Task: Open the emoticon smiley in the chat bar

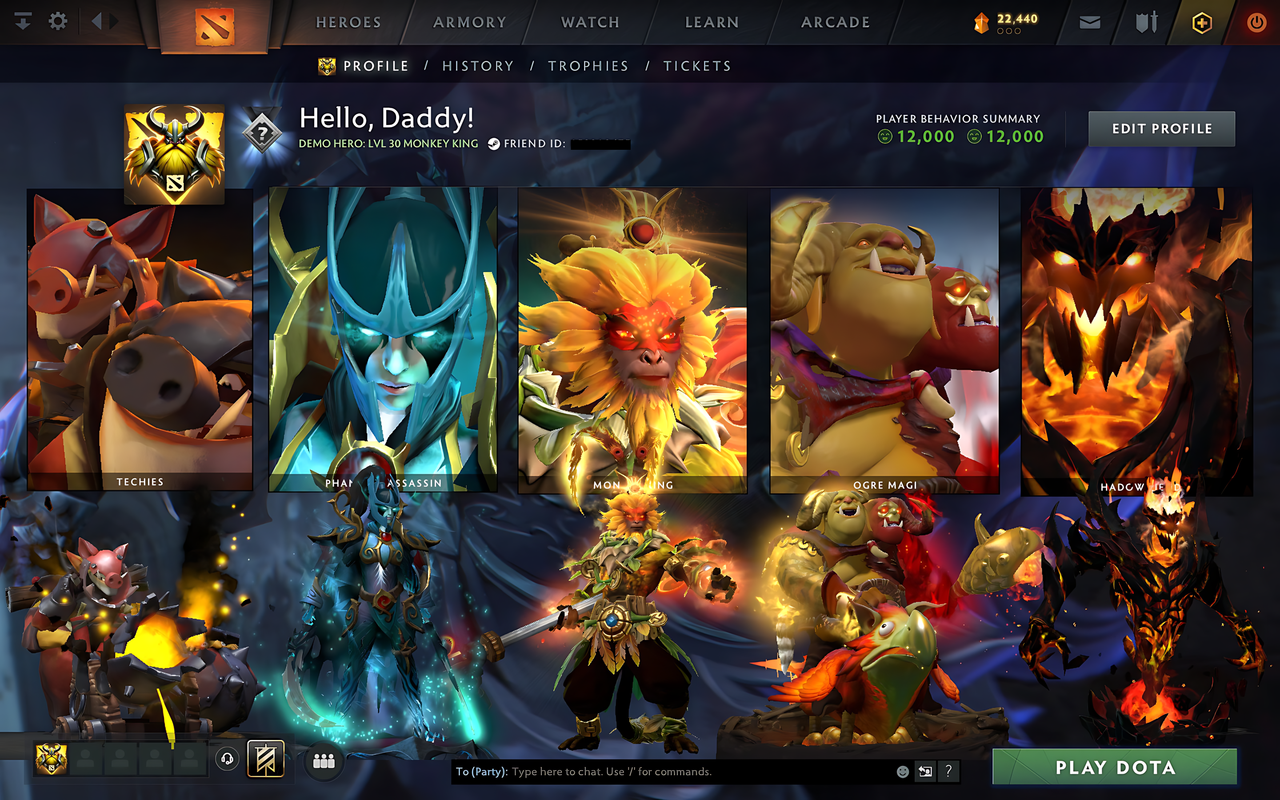Action: 905,772
